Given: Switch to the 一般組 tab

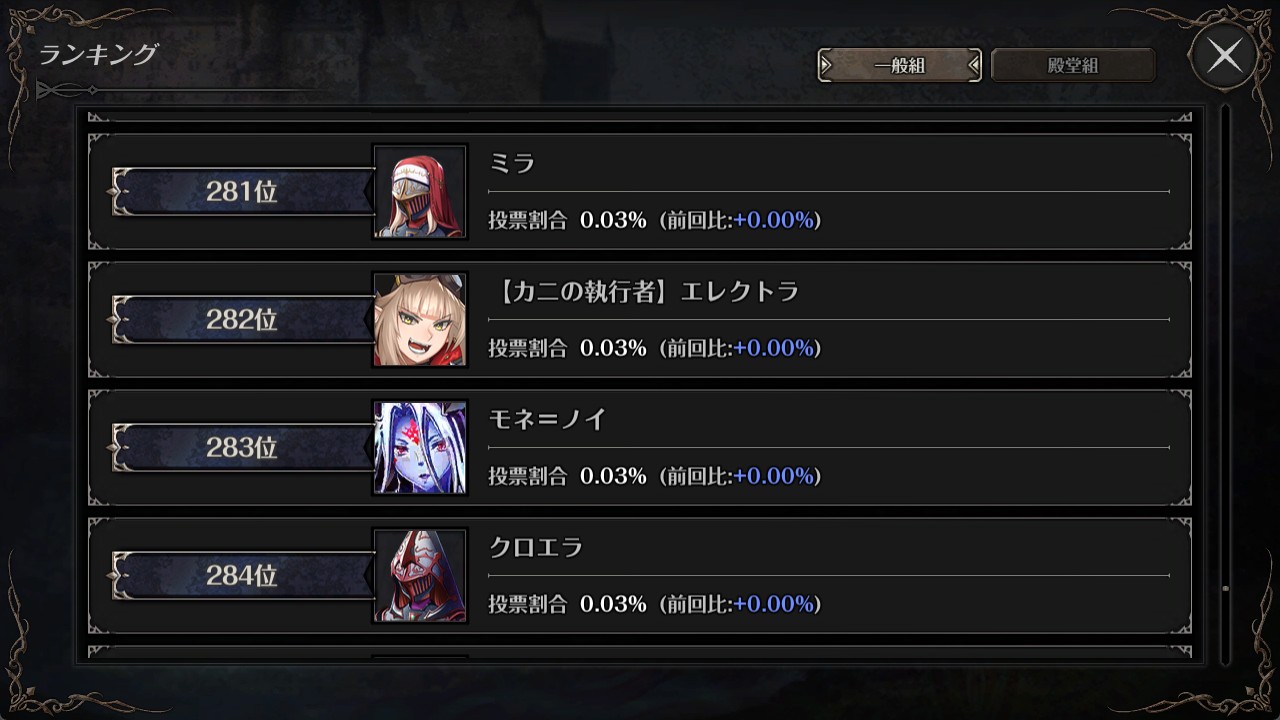Looking at the screenshot, I should [899, 66].
